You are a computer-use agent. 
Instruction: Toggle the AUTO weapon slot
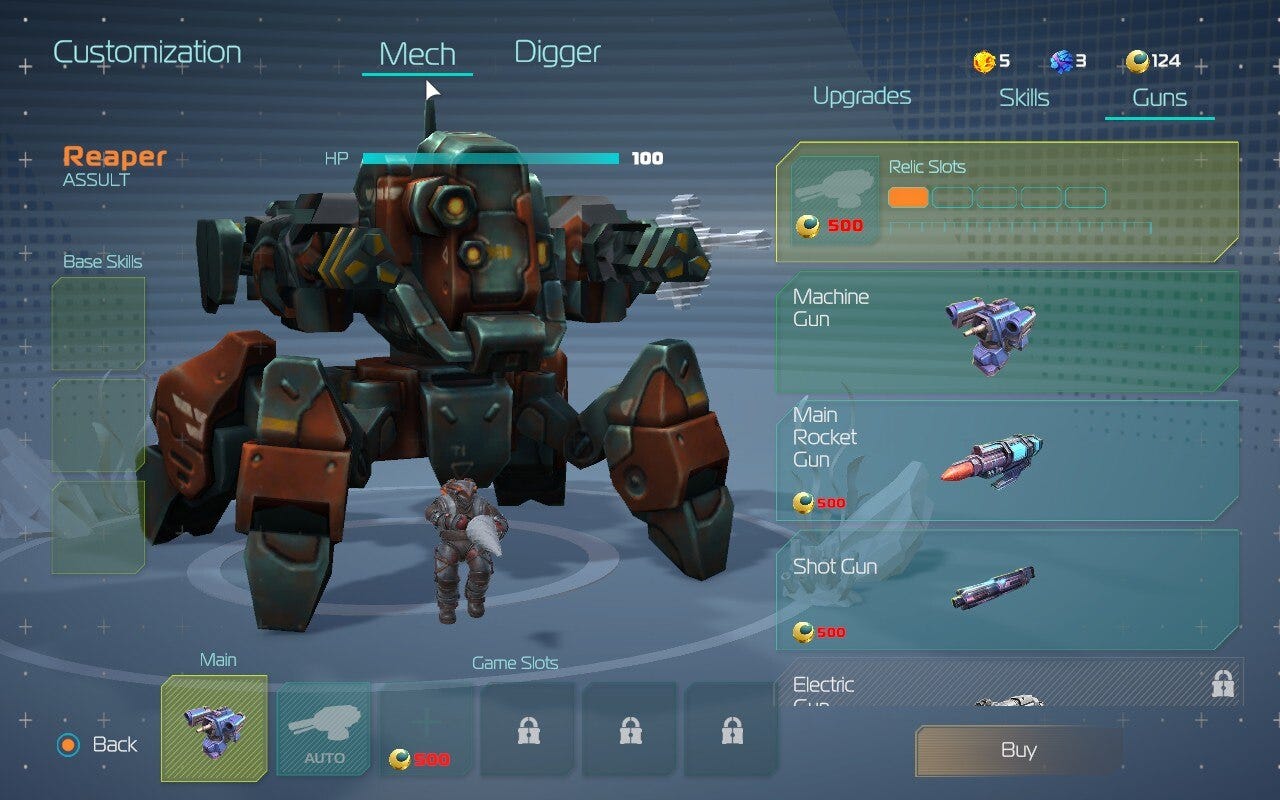click(x=322, y=731)
